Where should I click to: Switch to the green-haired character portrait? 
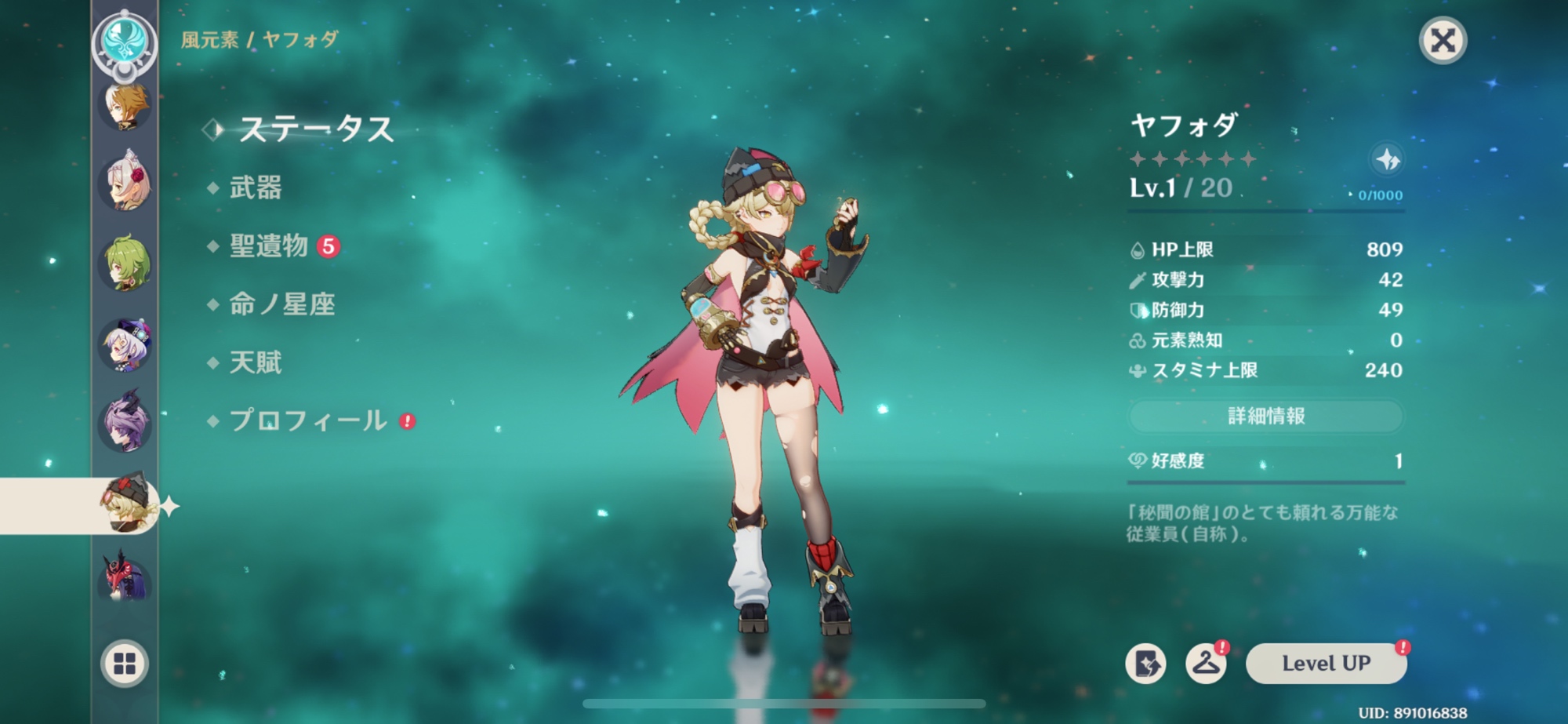(125, 263)
